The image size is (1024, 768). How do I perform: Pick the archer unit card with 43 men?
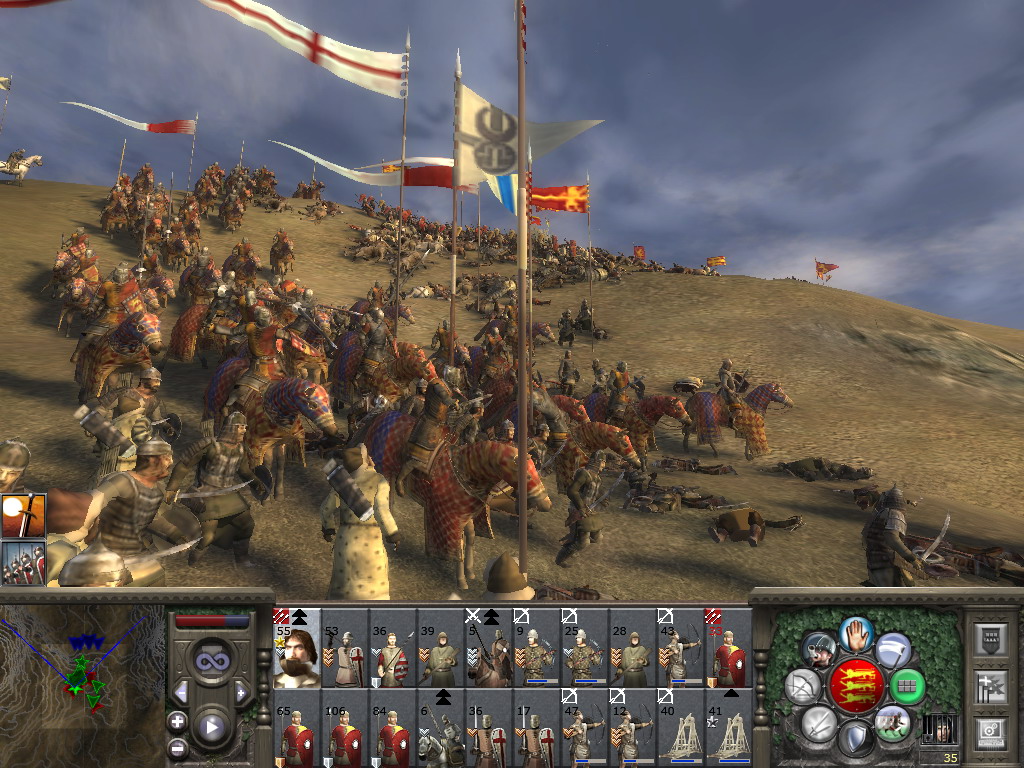[x=681, y=649]
